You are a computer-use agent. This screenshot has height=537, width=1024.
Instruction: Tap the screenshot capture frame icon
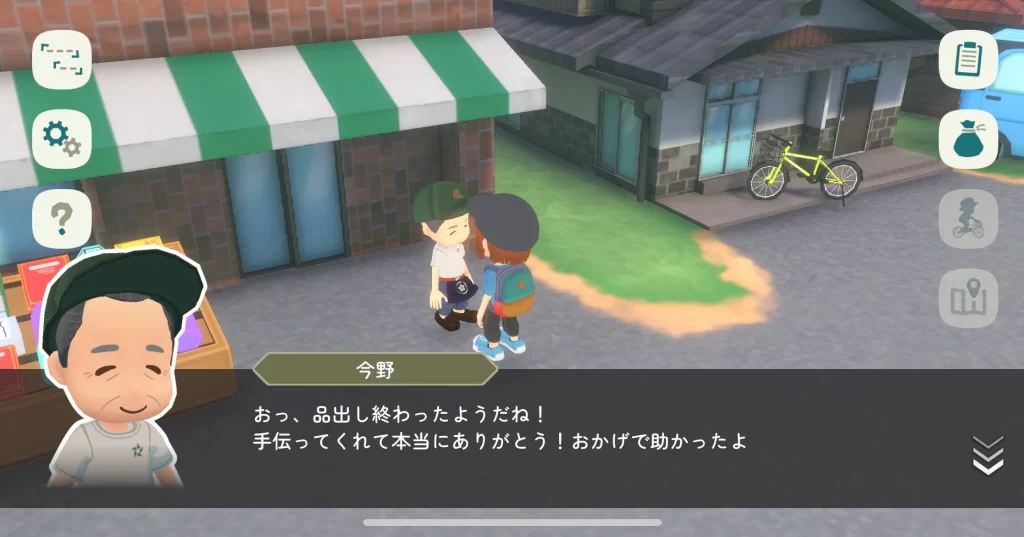[x=62, y=60]
